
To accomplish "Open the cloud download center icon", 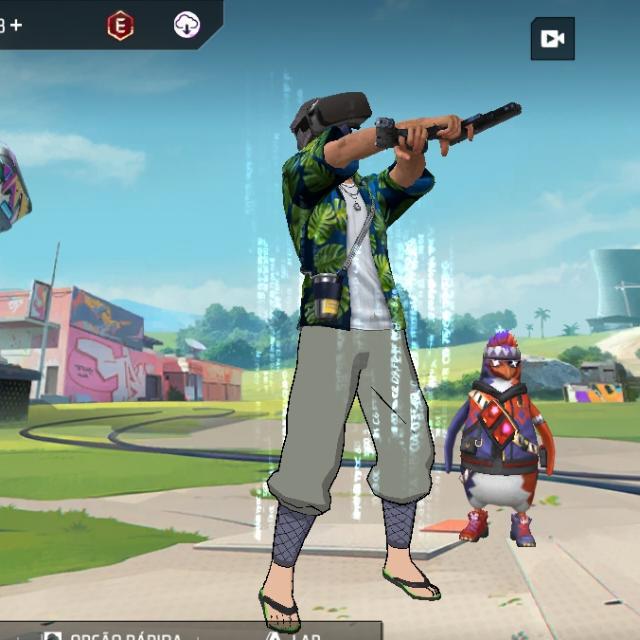I will coord(187,26).
